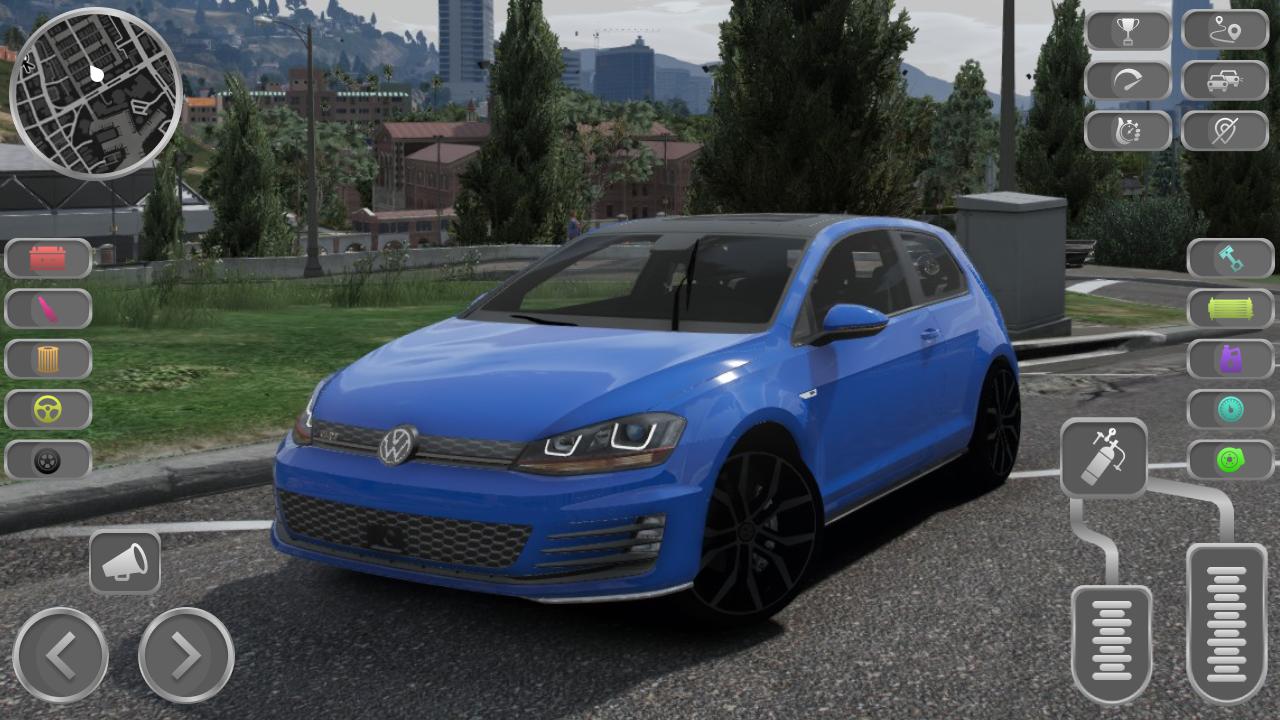This screenshot has height=720, width=1280.
Task: Choose the orange air filter button
Action: coord(48,359)
